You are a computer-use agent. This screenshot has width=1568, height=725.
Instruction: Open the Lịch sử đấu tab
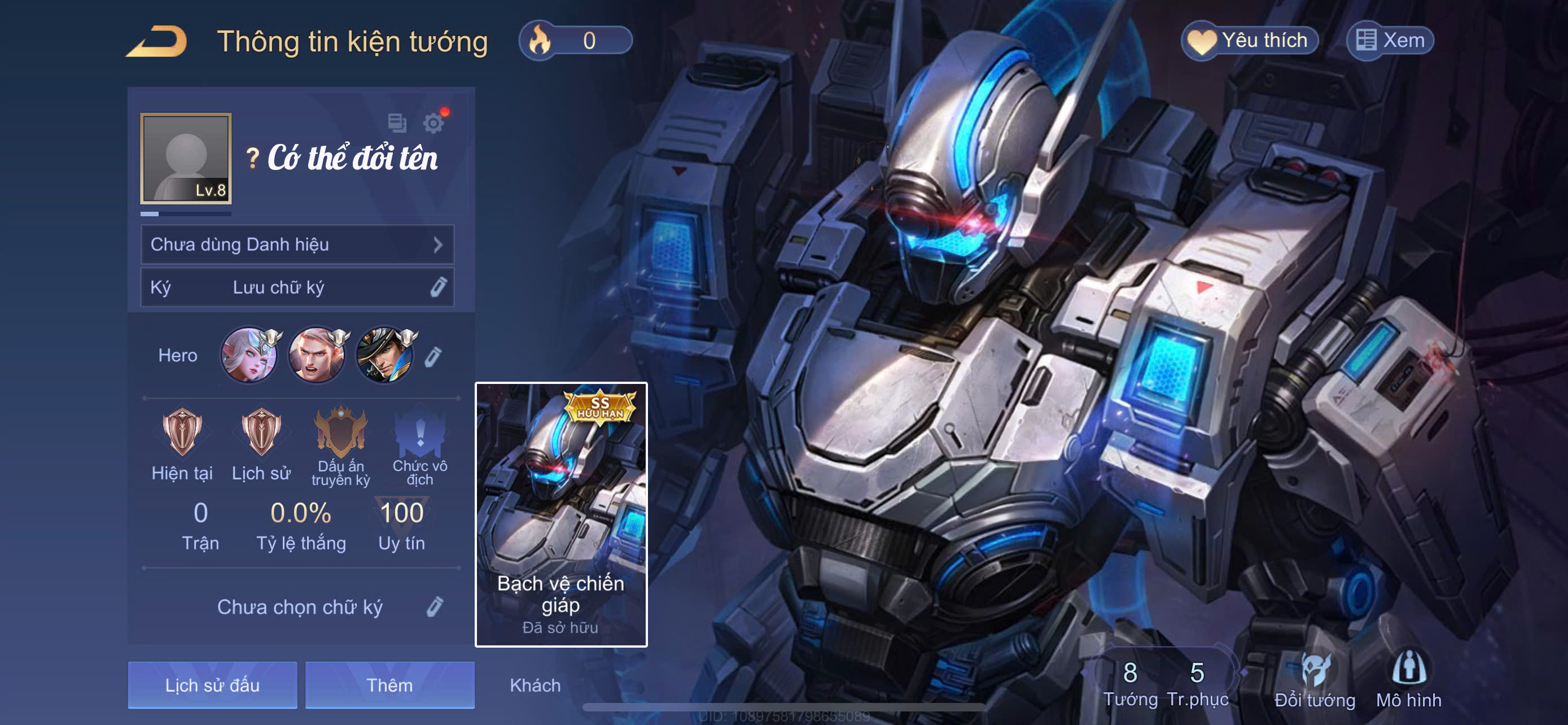(212, 685)
